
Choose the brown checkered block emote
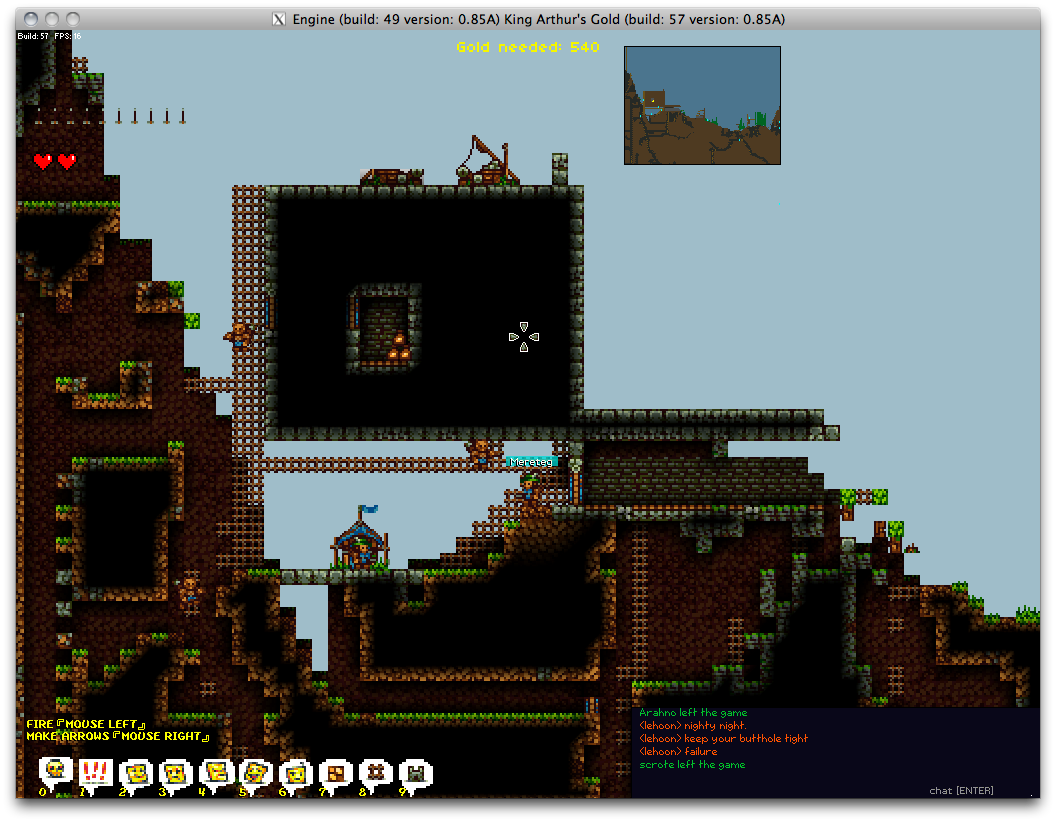336,772
